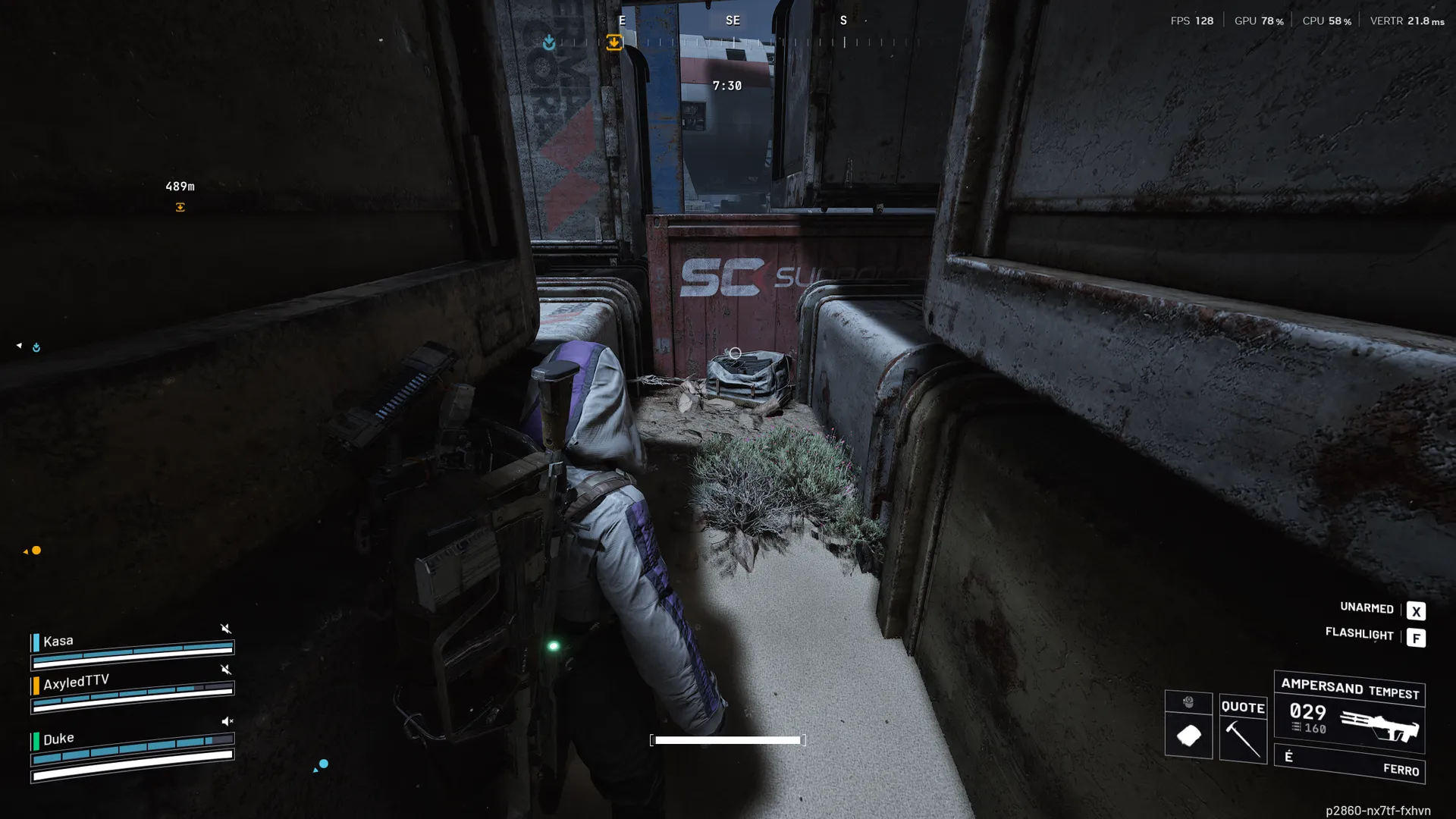The width and height of the screenshot is (1456, 819).
Task: Select squad member AxyledTTV's name
Action: point(76,682)
